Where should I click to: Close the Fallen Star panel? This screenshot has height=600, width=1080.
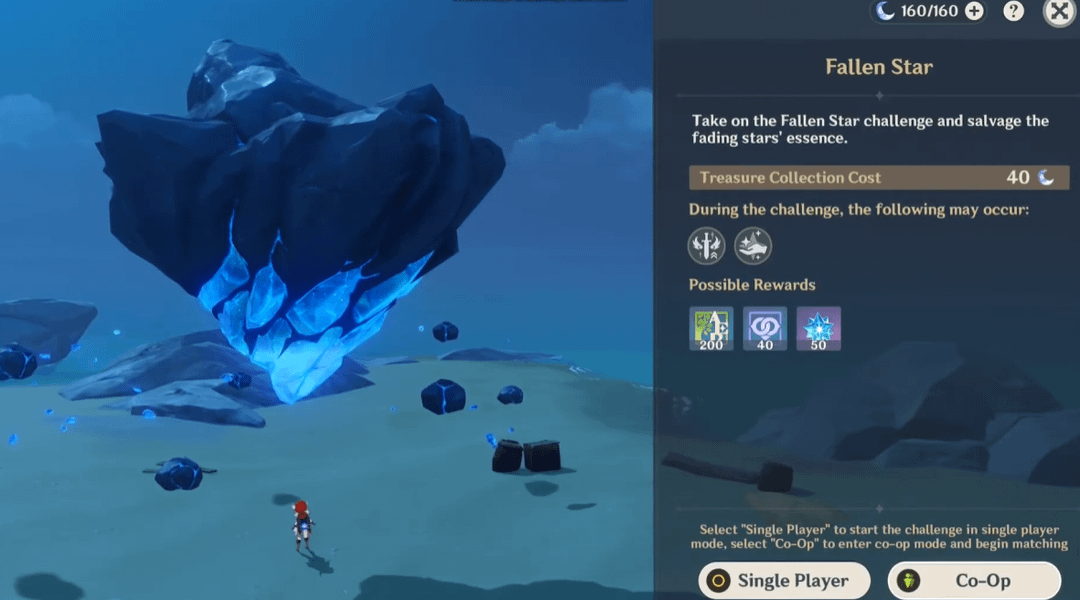[1059, 12]
